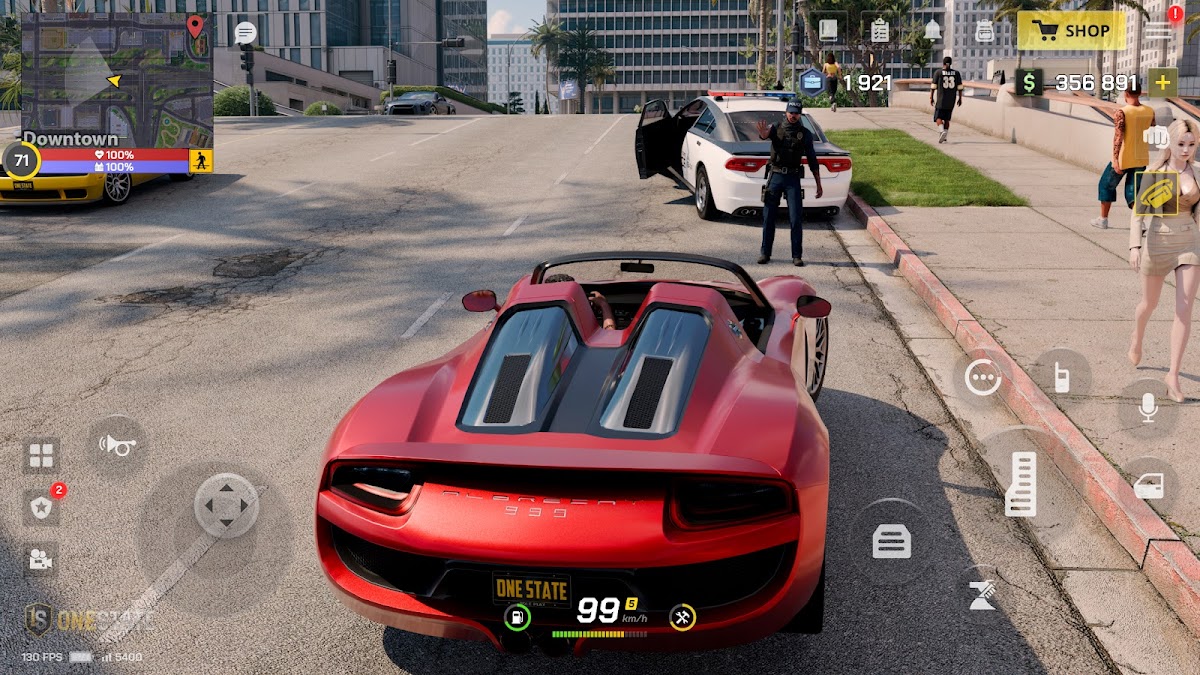Open the book journal icon
1200x675 pixels.
click(828, 30)
